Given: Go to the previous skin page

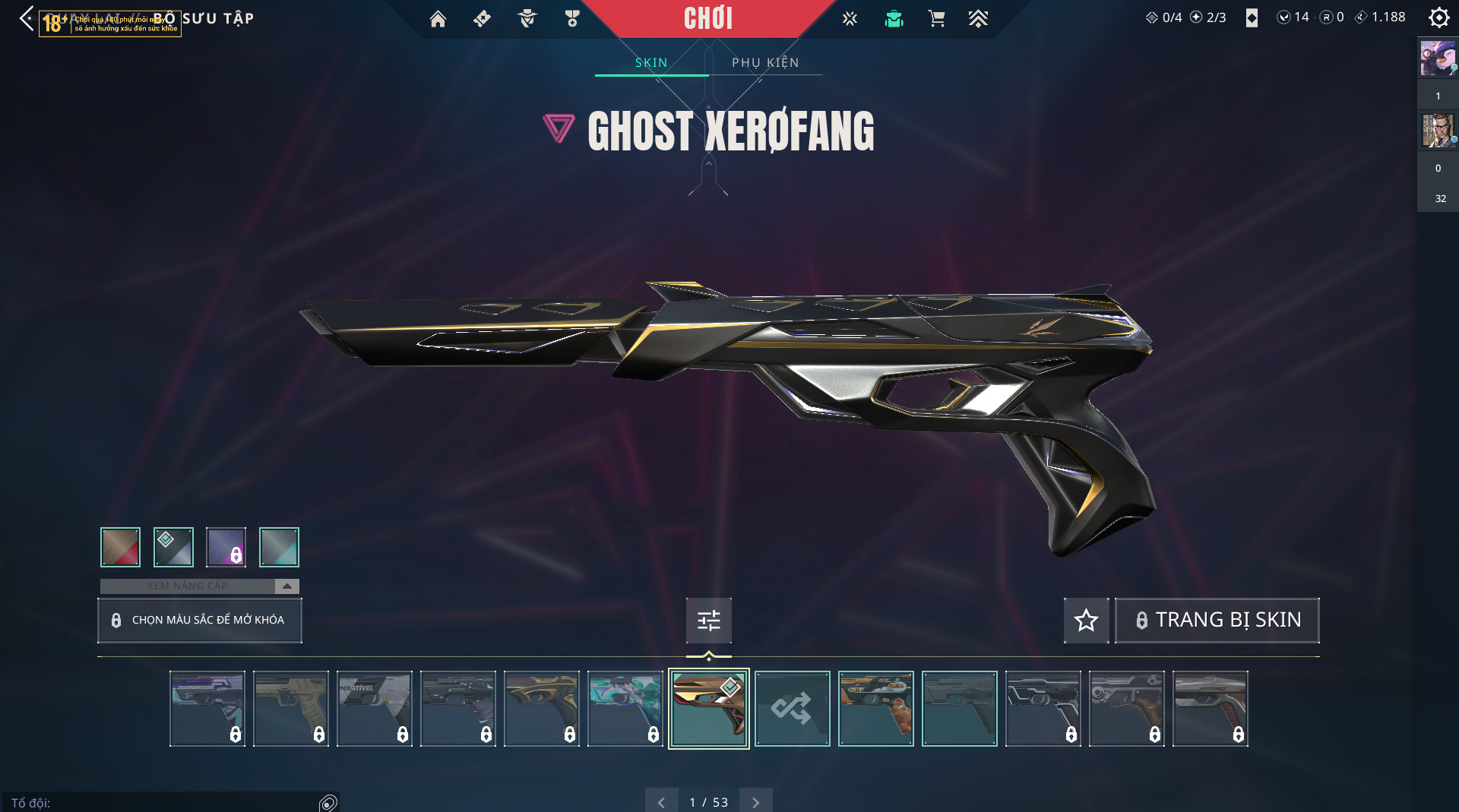Looking at the screenshot, I should (661, 802).
